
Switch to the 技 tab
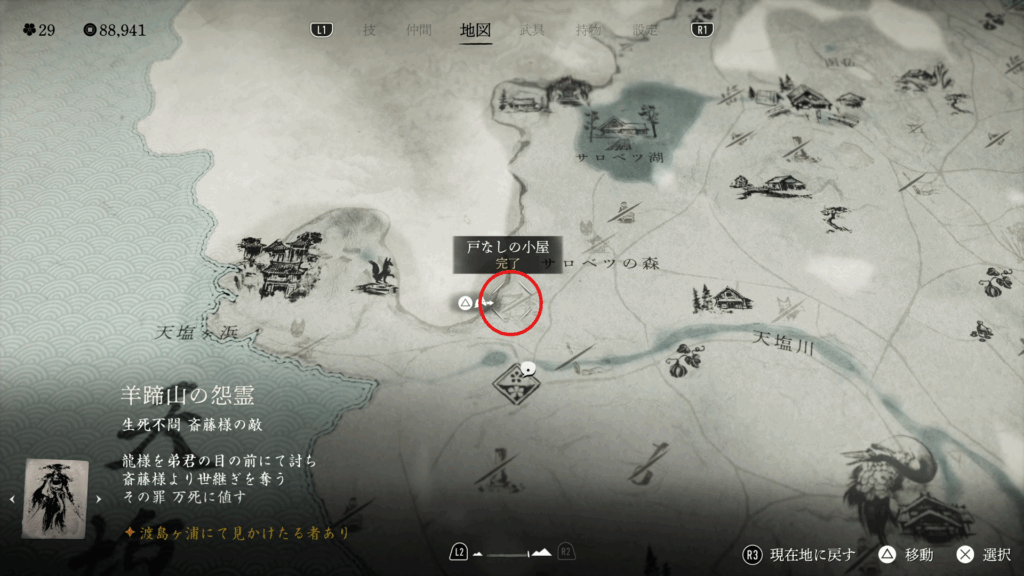click(369, 30)
